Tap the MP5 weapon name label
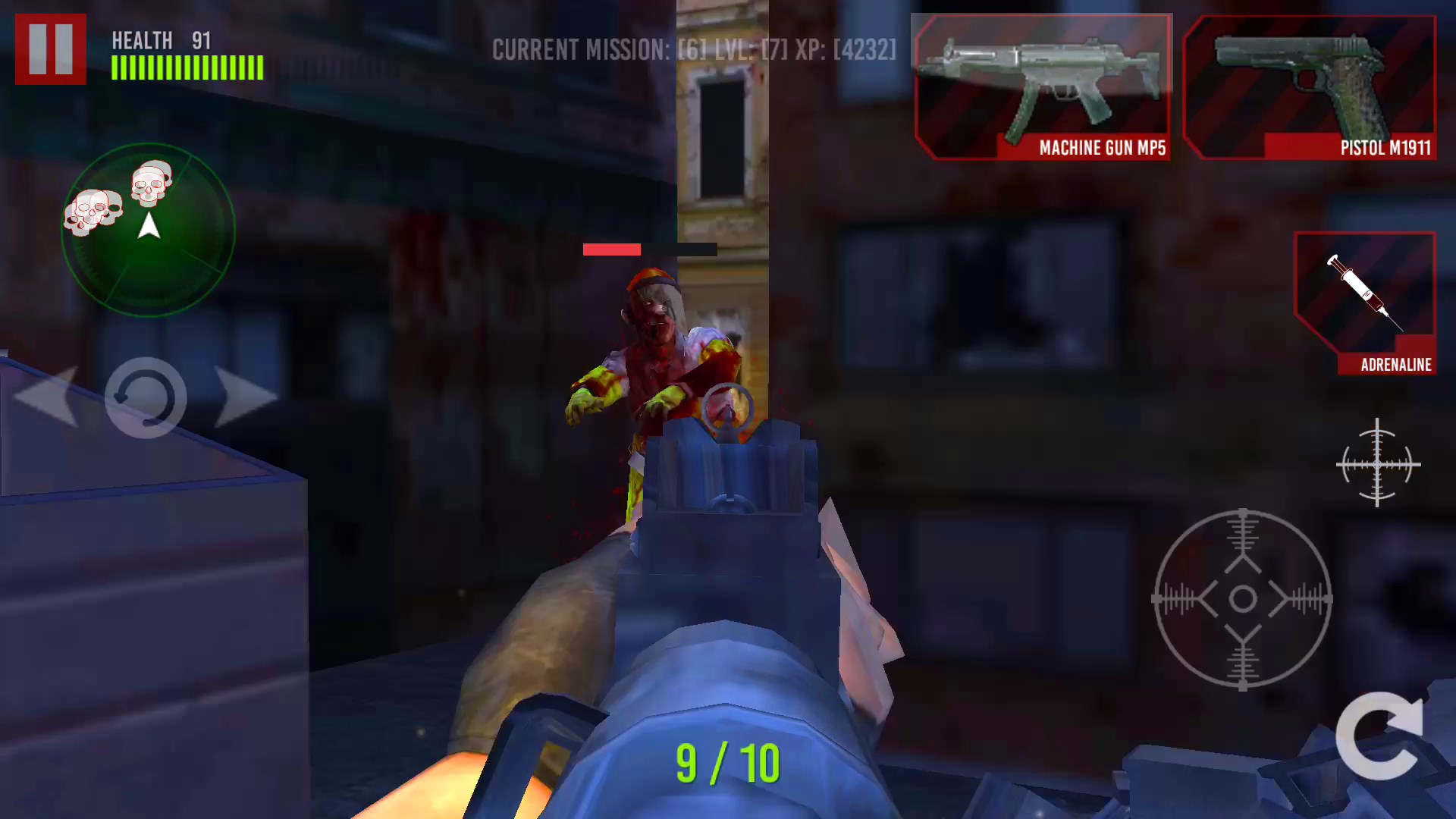 [x=1102, y=149]
